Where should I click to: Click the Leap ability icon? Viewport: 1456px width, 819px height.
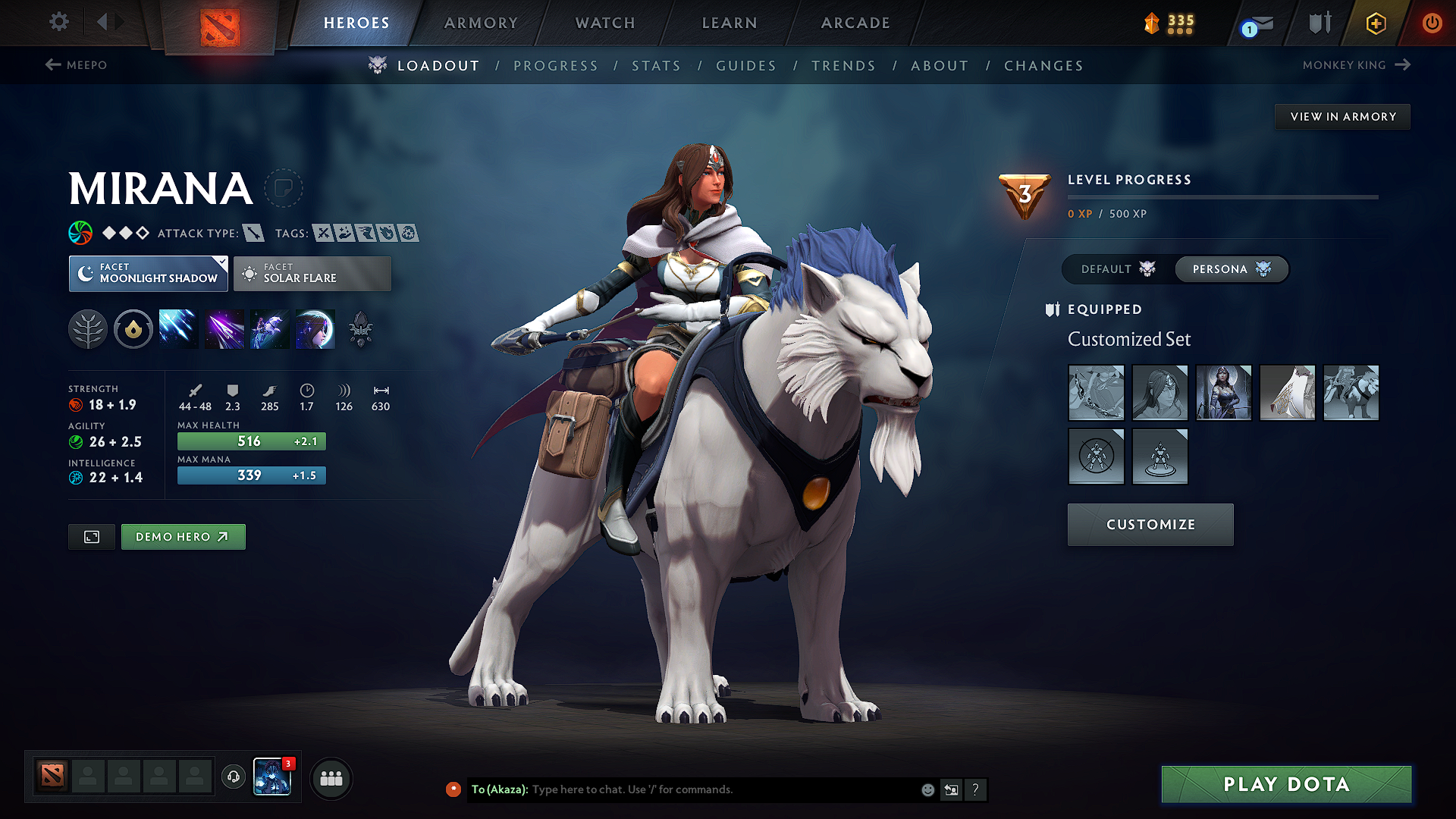[x=269, y=328]
